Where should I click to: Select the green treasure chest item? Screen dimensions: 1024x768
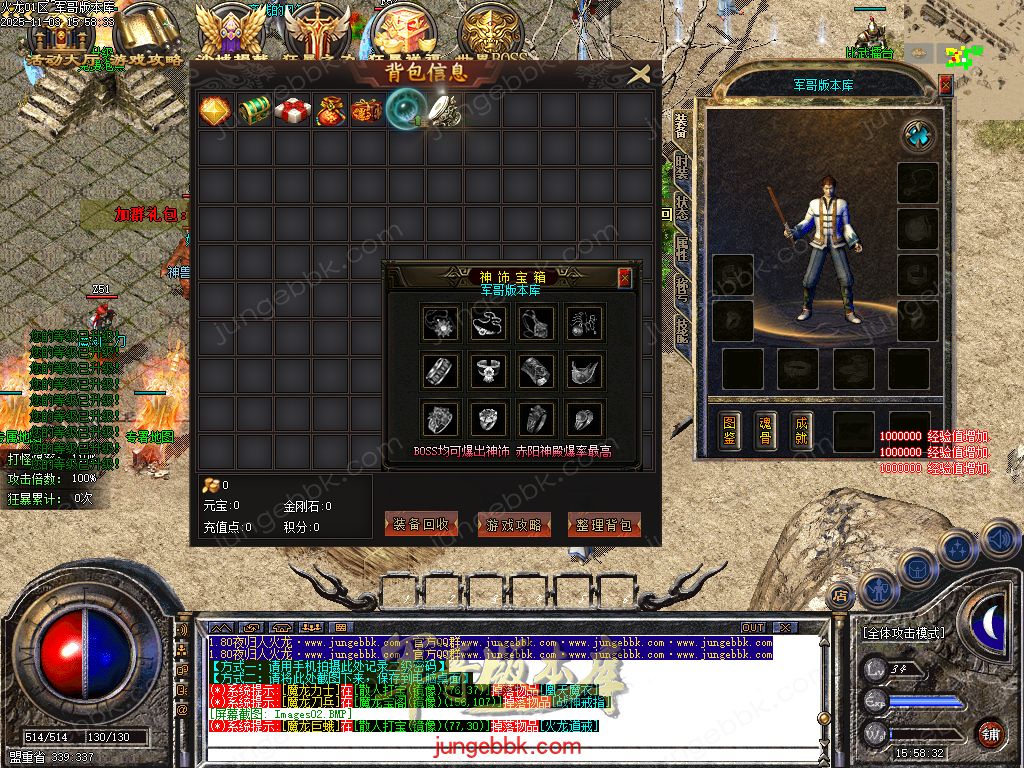pyautogui.click(x=254, y=110)
